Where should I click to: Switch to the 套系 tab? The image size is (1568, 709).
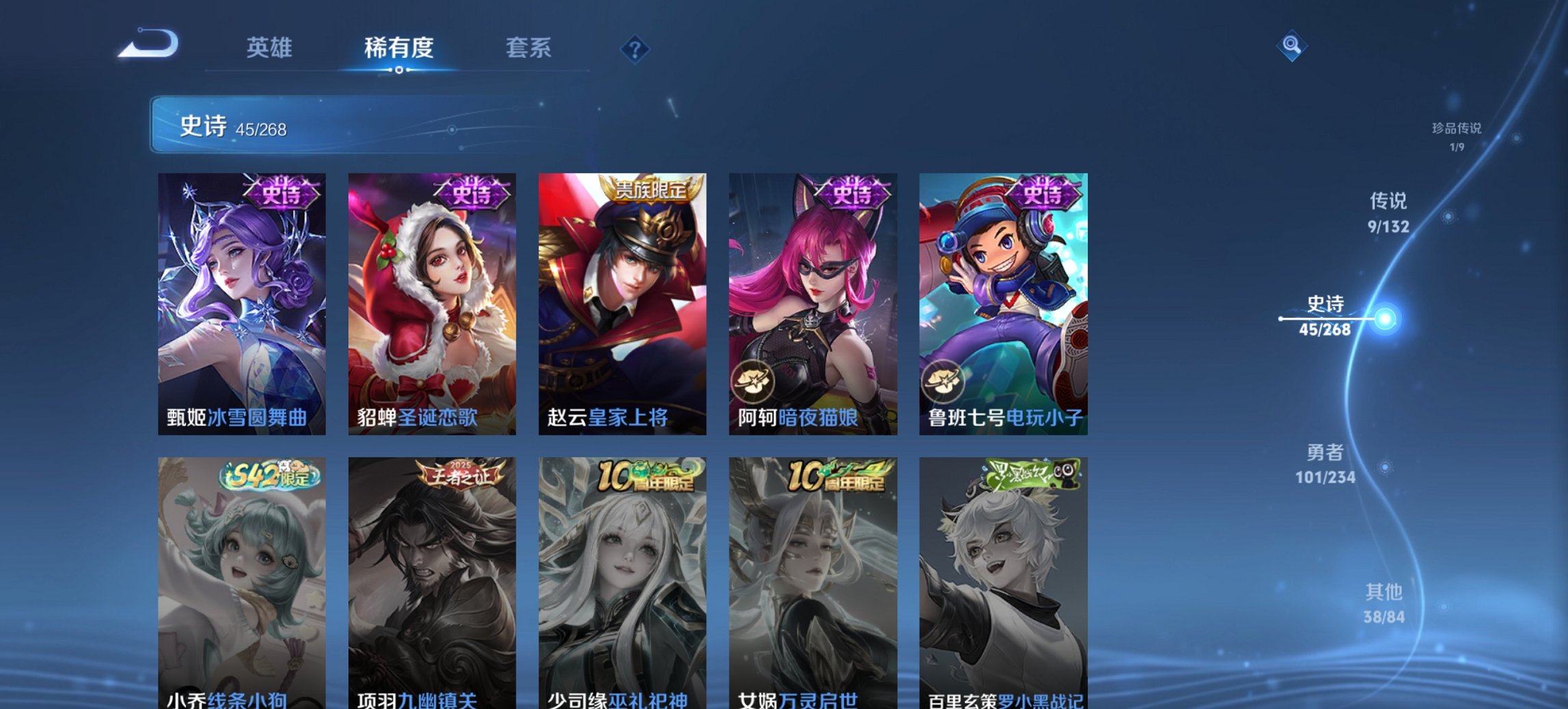[528, 48]
